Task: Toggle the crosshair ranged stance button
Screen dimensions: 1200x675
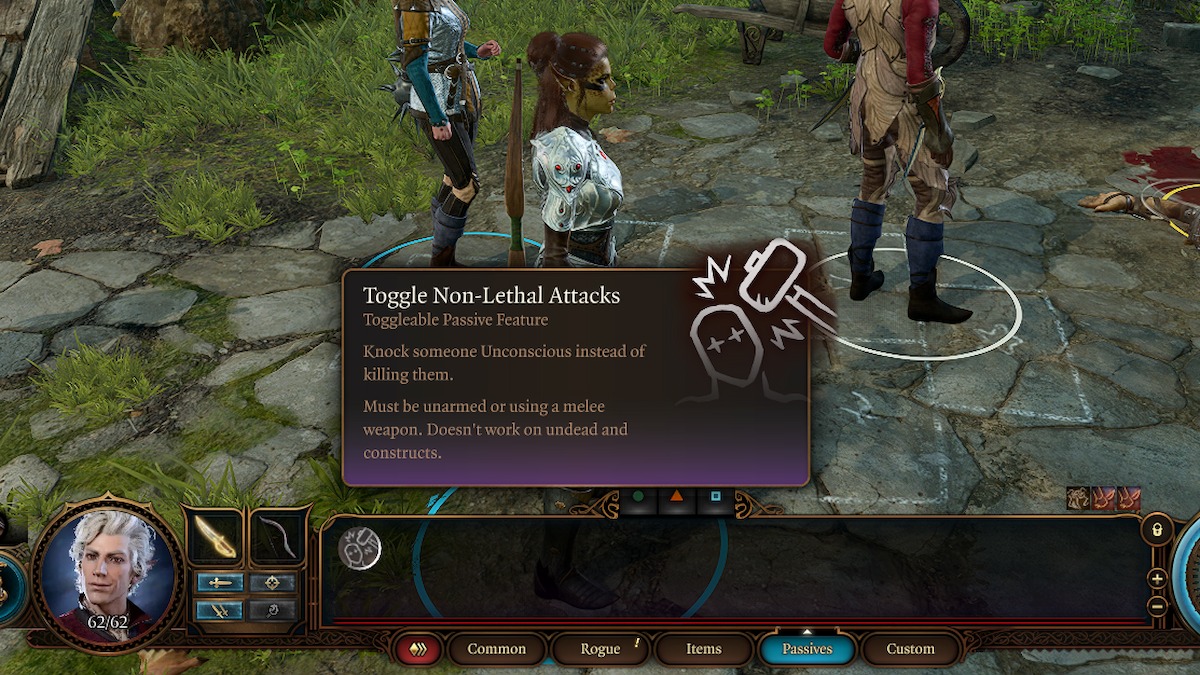Action: coord(272,583)
